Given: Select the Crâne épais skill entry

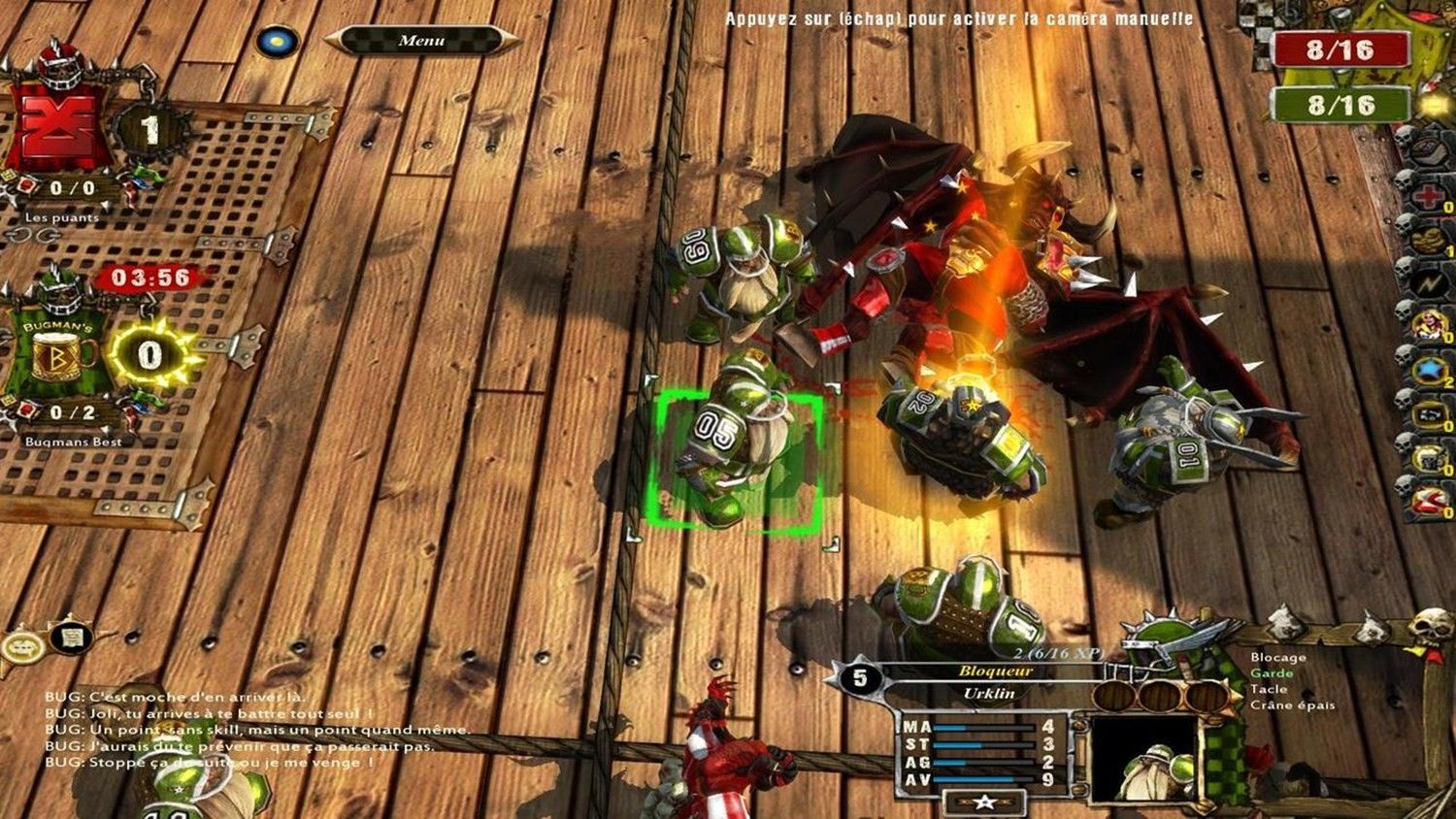Looking at the screenshot, I should tap(1292, 705).
